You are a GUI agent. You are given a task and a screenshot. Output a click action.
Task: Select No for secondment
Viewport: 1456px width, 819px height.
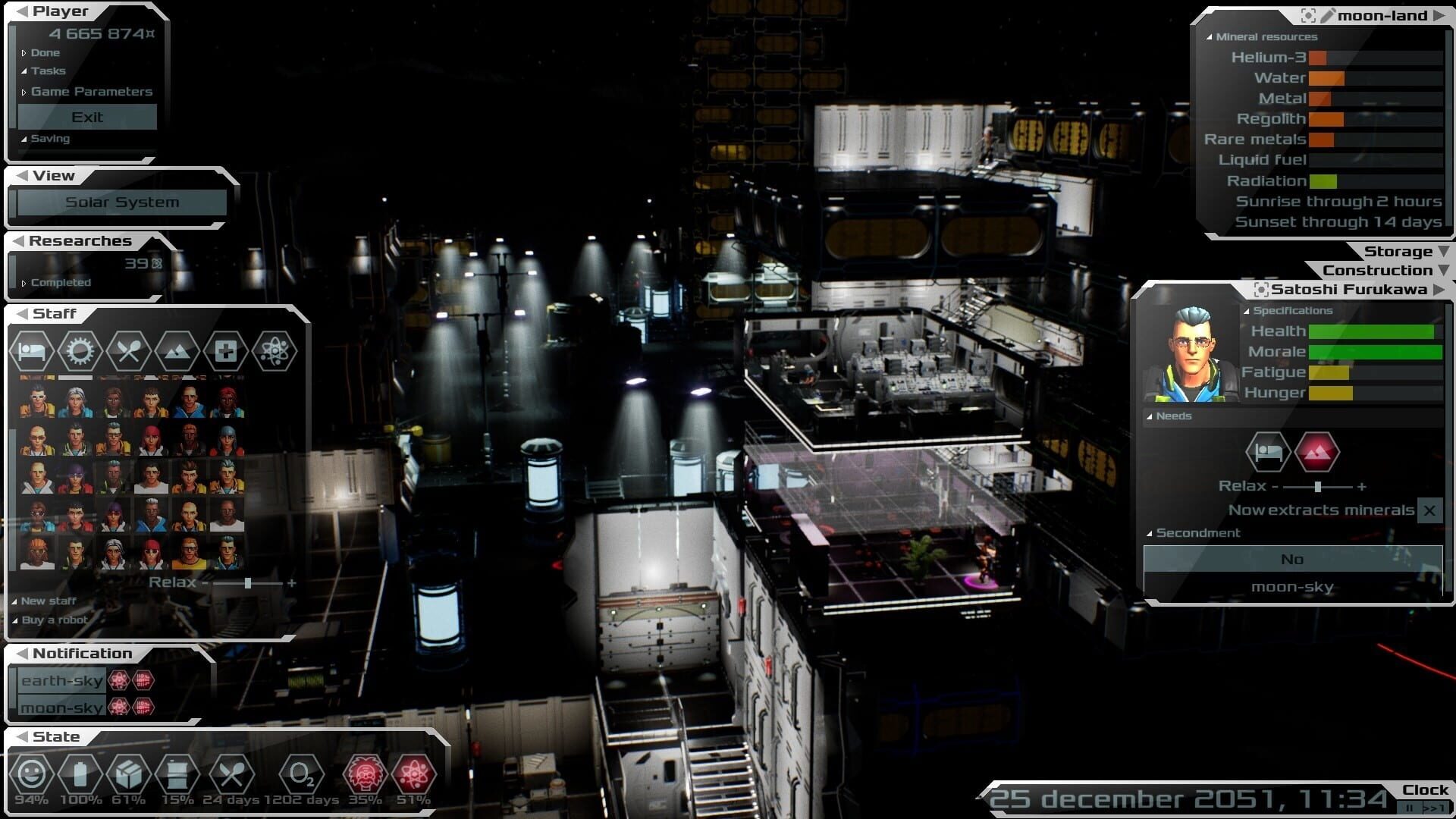(x=1292, y=560)
